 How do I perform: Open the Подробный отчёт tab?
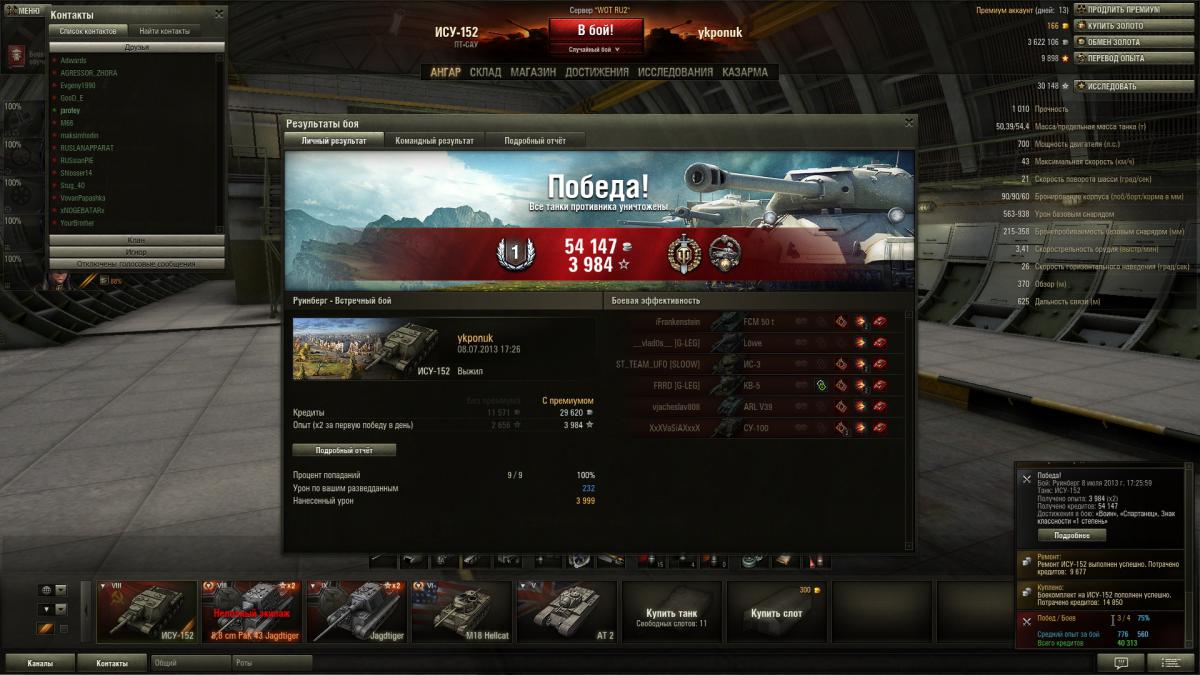pos(534,141)
